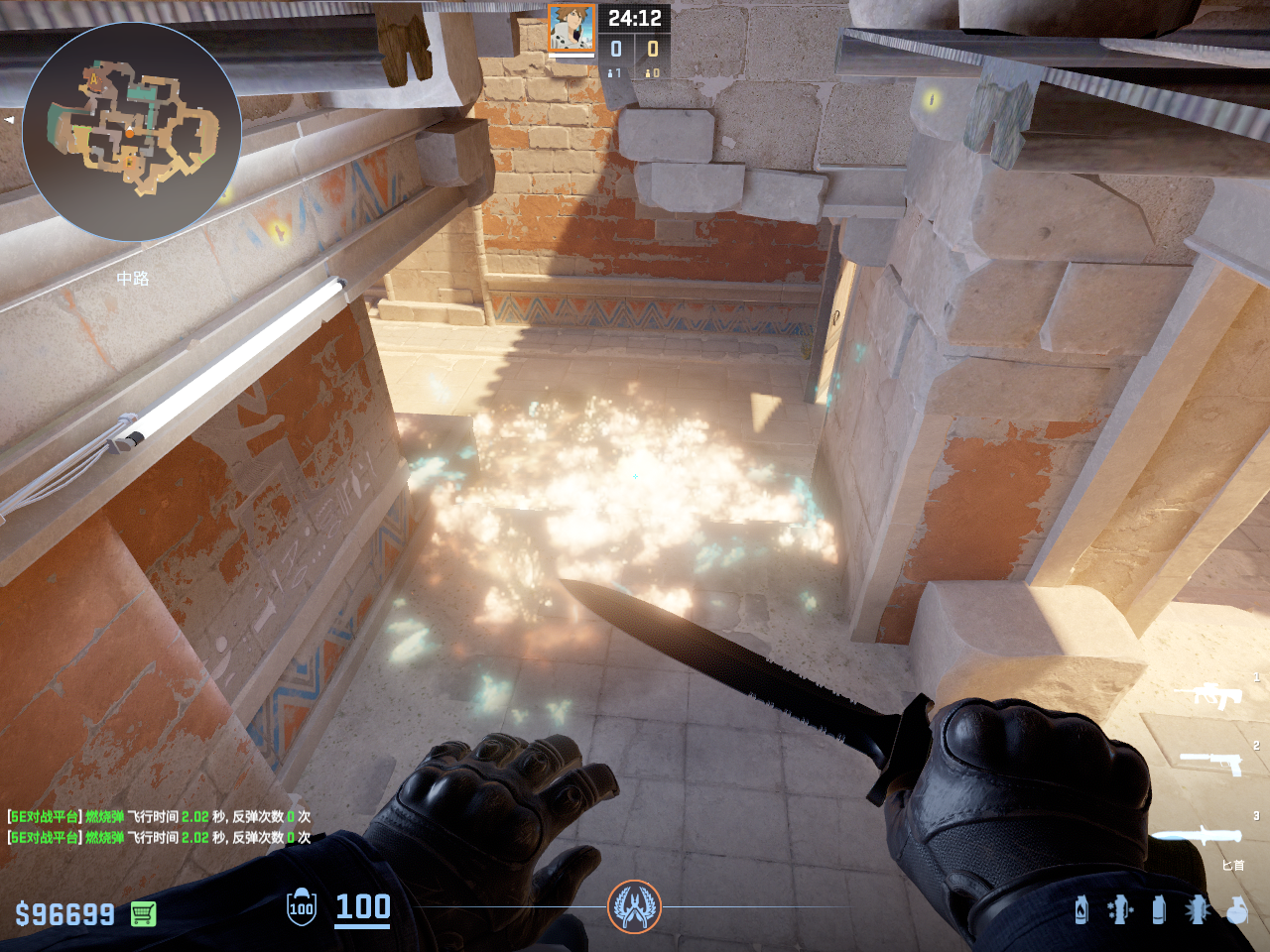
Task: Click the armor shield icon
Action: coord(302,907)
